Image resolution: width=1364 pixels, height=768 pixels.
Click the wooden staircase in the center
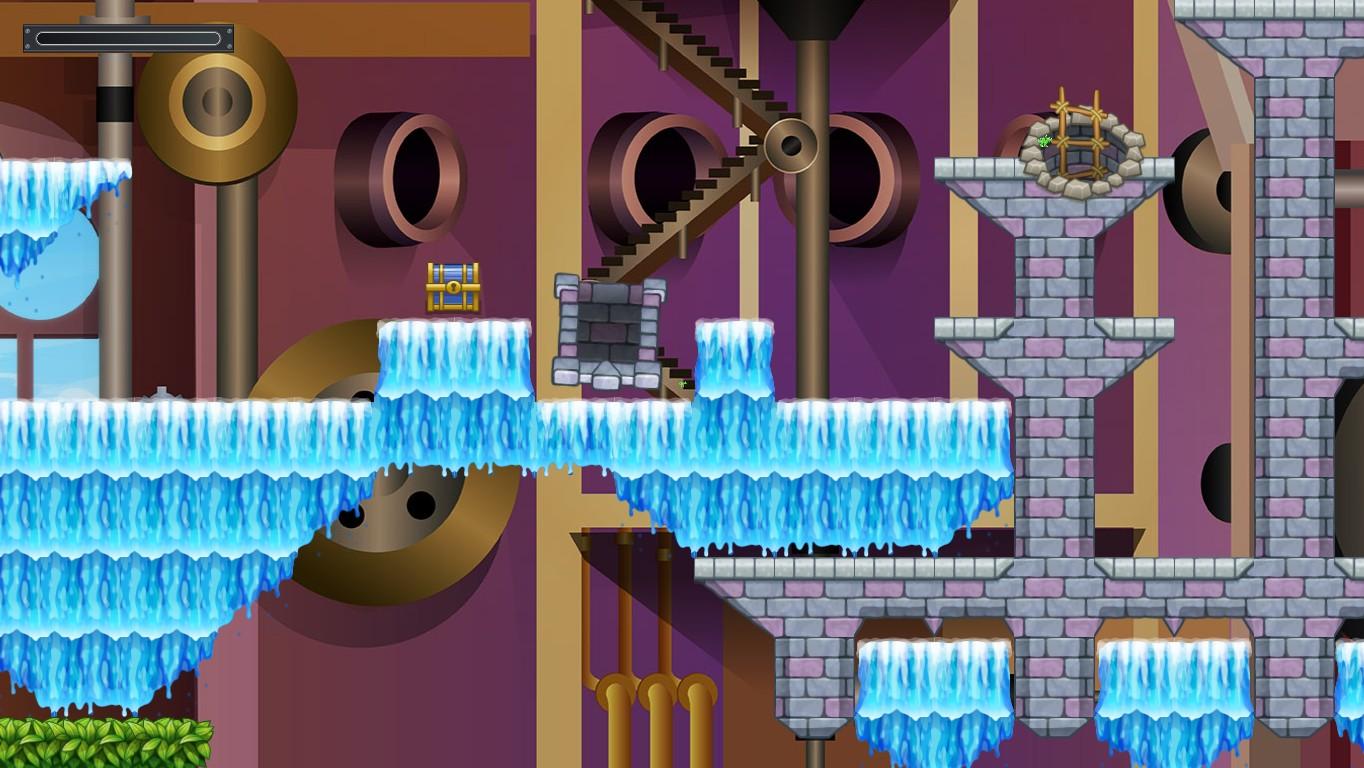pos(680,180)
